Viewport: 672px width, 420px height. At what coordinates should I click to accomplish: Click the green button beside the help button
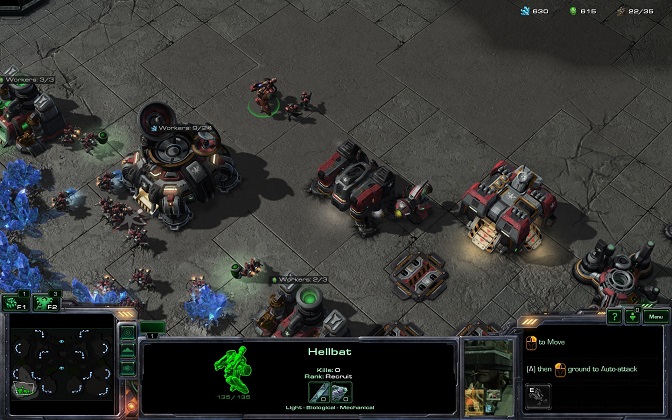(x=633, y=317)
